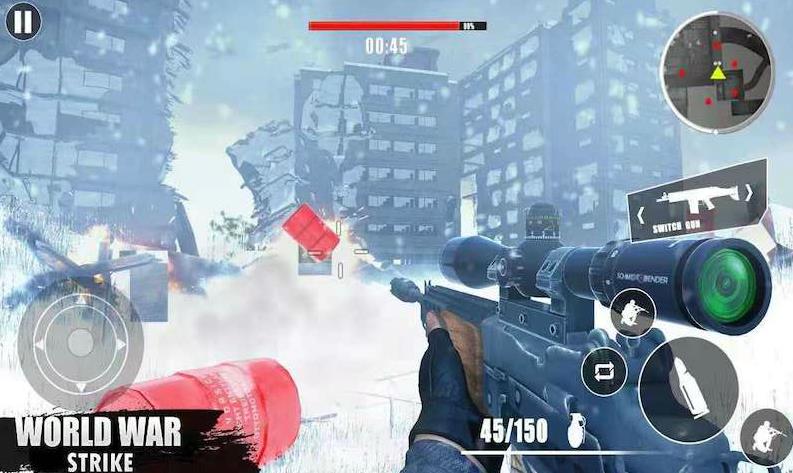
Task: Tap the virtual movement joystick
Action: (x=79, y=341)
